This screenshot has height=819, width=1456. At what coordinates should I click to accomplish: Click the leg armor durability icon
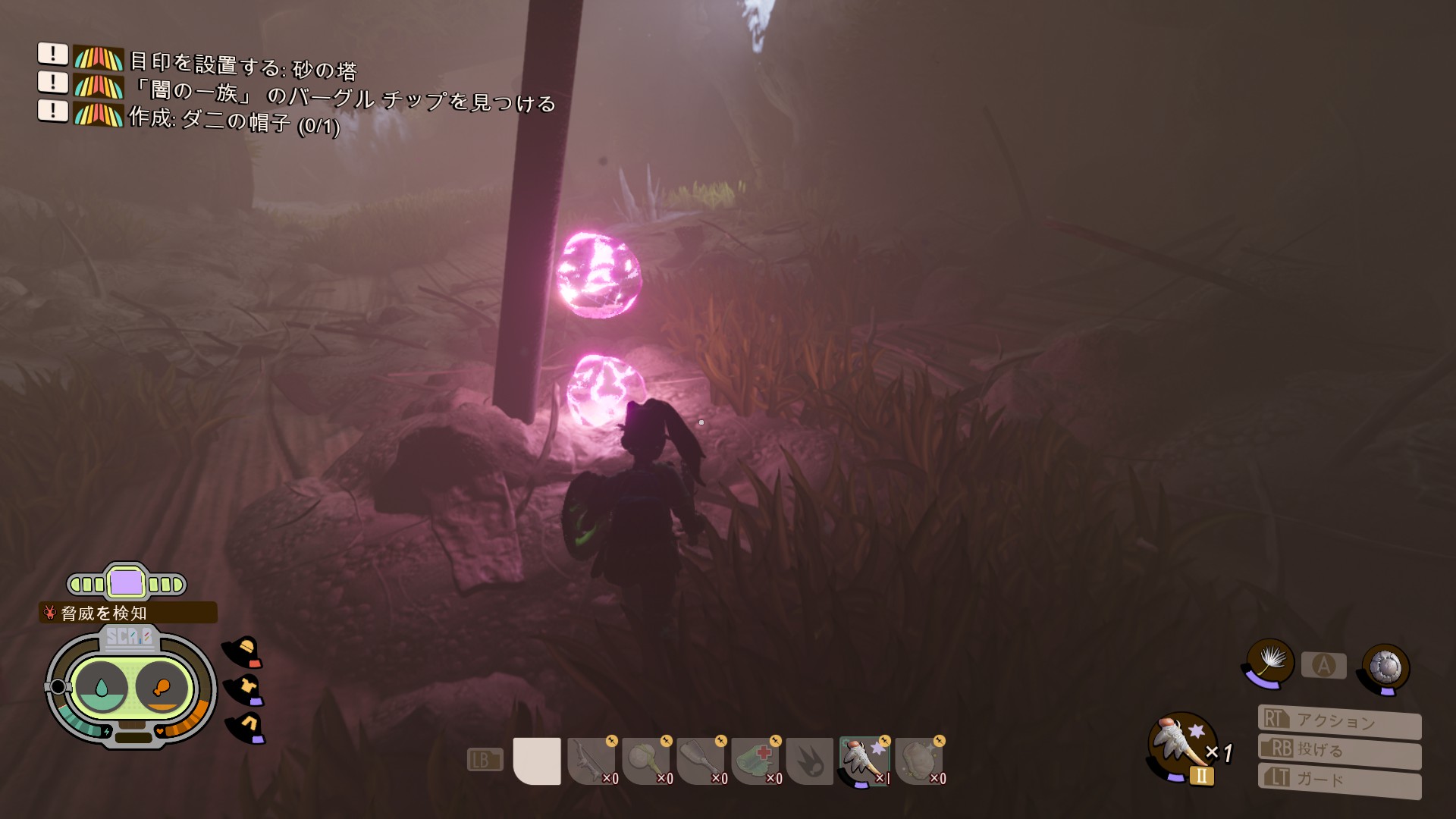click(x=246, y=727)
